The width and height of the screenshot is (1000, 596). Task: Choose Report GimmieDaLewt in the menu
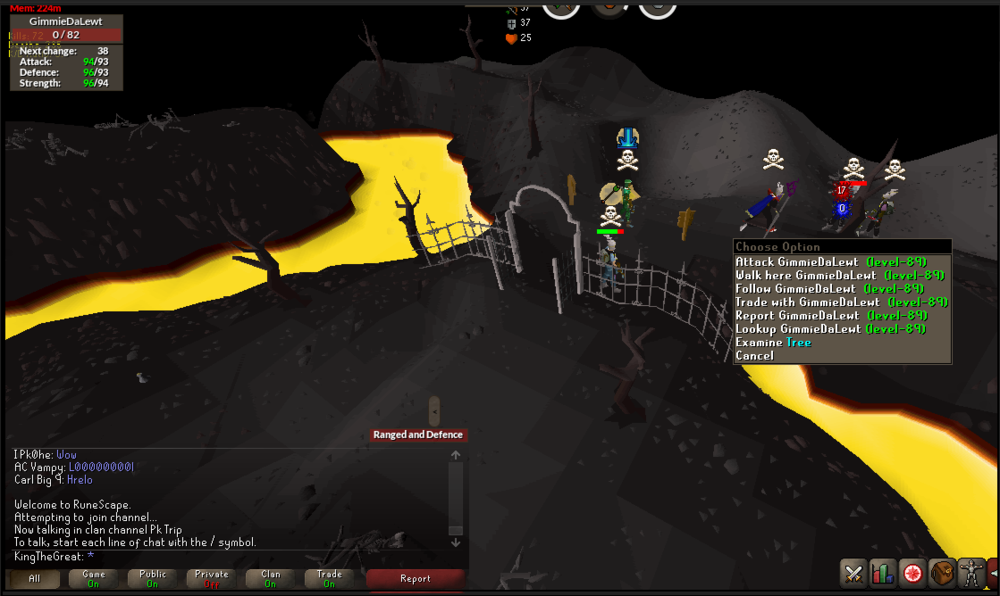(x=830, y=315)
